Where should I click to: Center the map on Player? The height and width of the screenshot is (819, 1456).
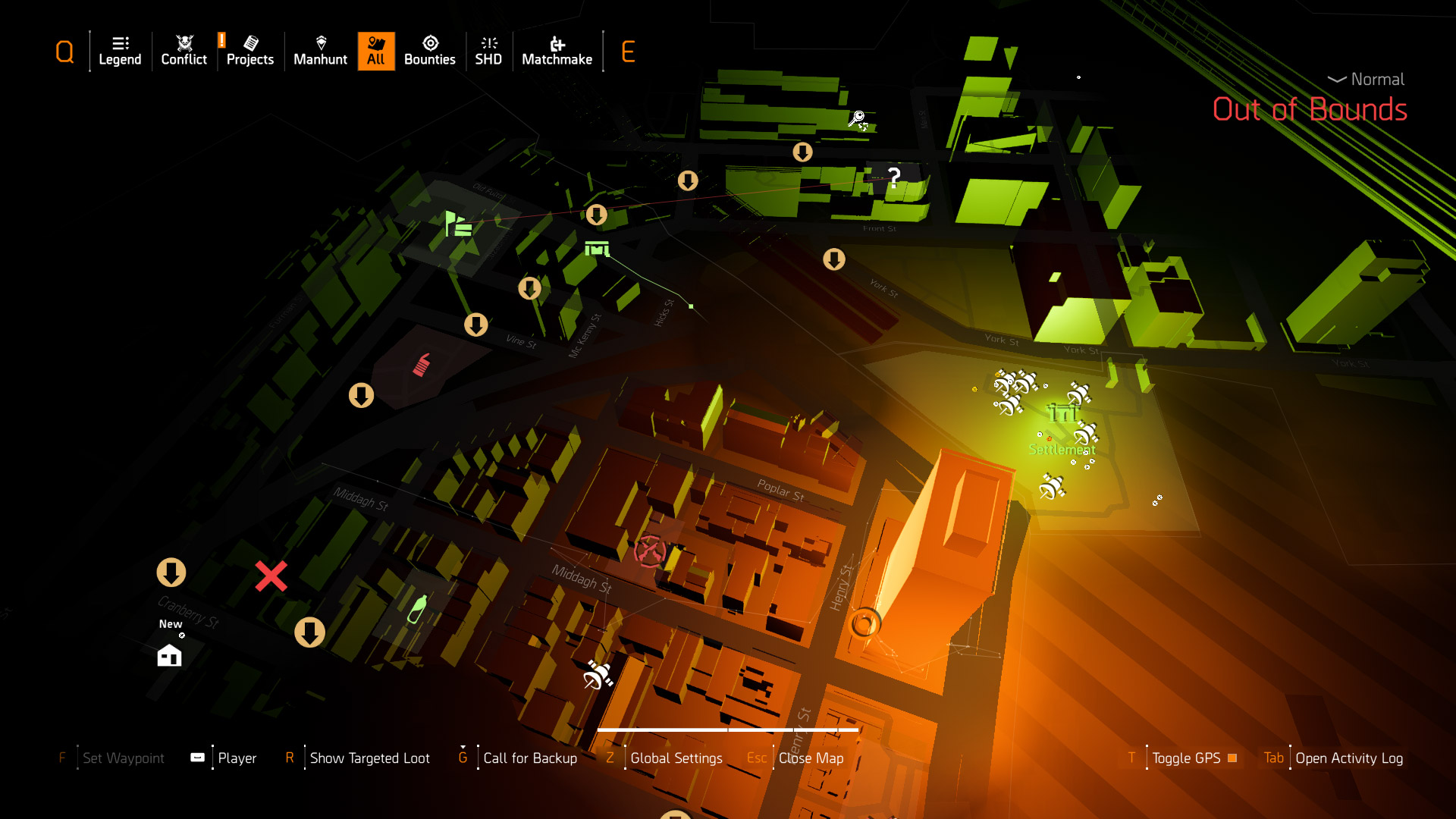pos(237,758)
